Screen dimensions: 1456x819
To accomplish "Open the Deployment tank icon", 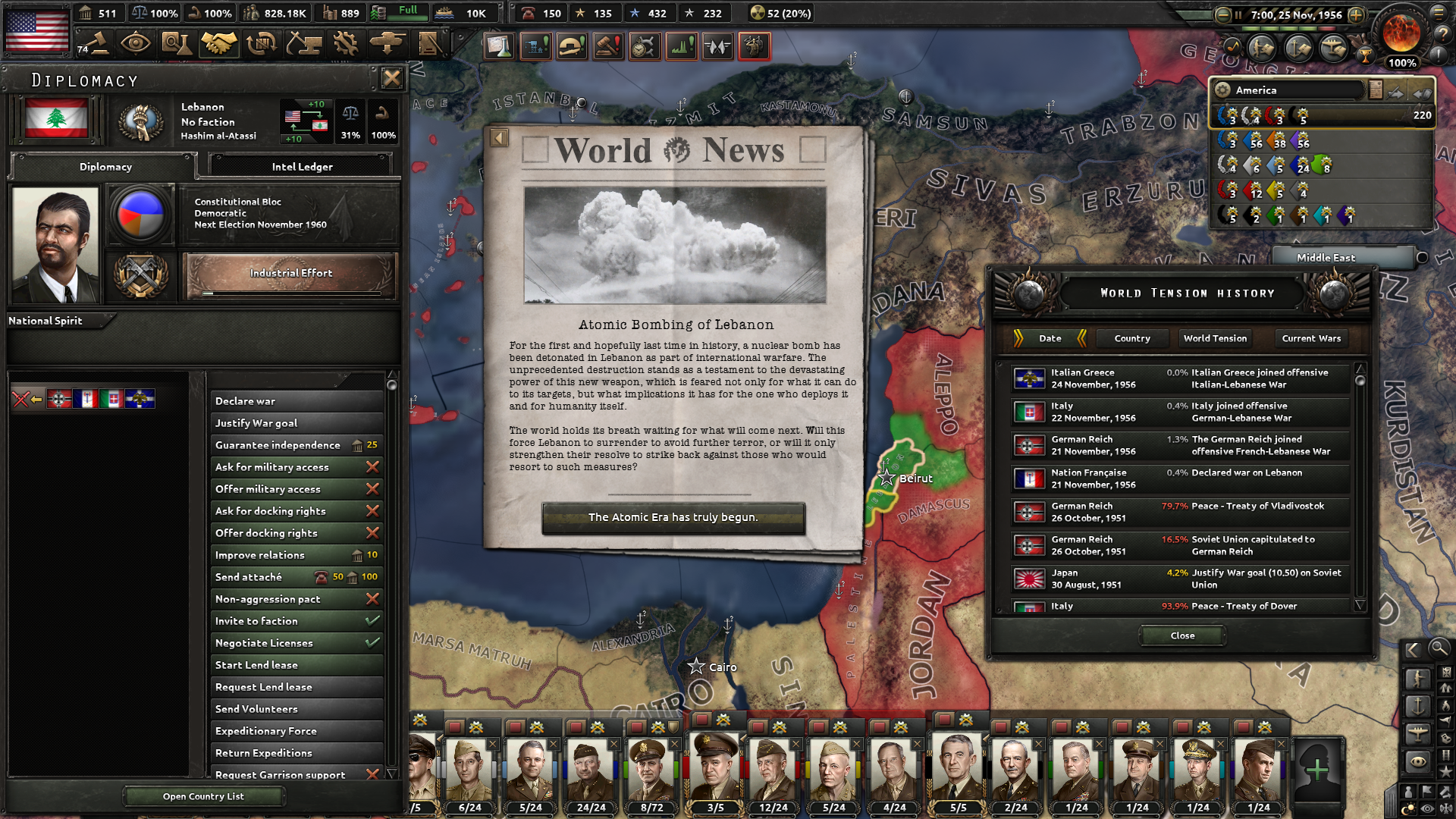I will pyautogui.click(x=387, y=43).
